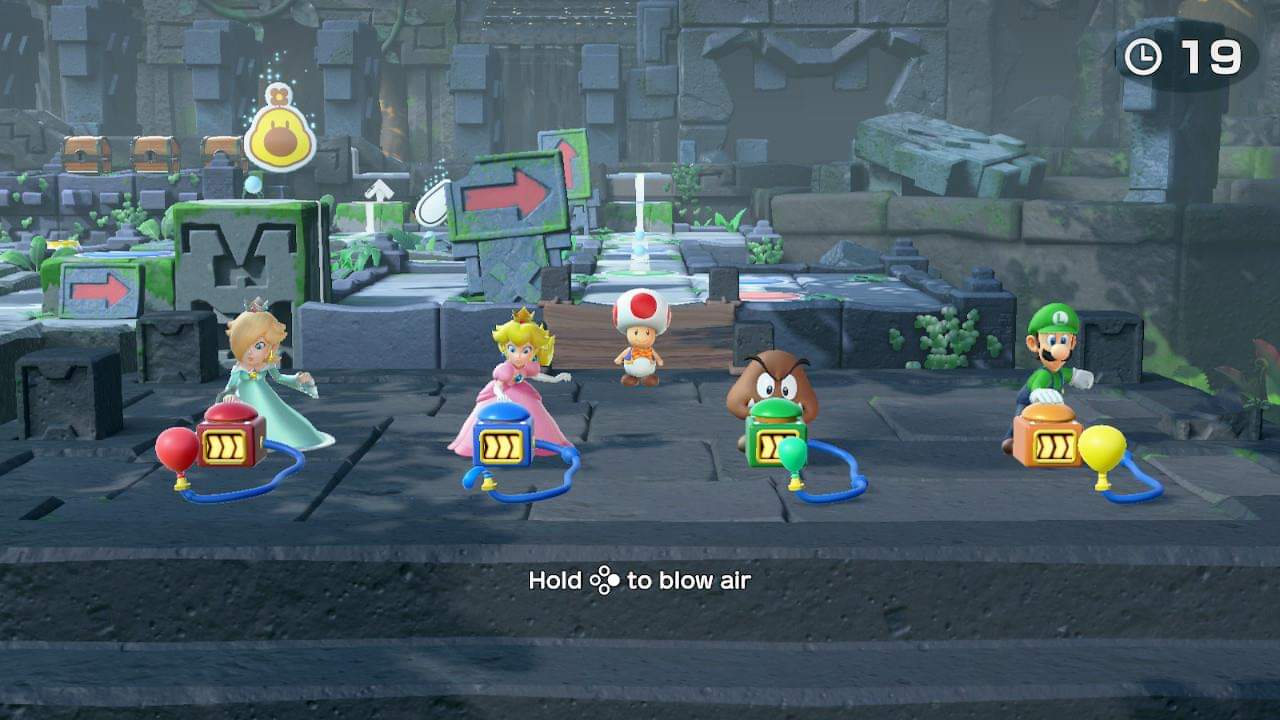This screenshot has height=720, width=1280.
Task: Select Toad standing on the board
Action: pyautogui.click(x=638, y=339)
